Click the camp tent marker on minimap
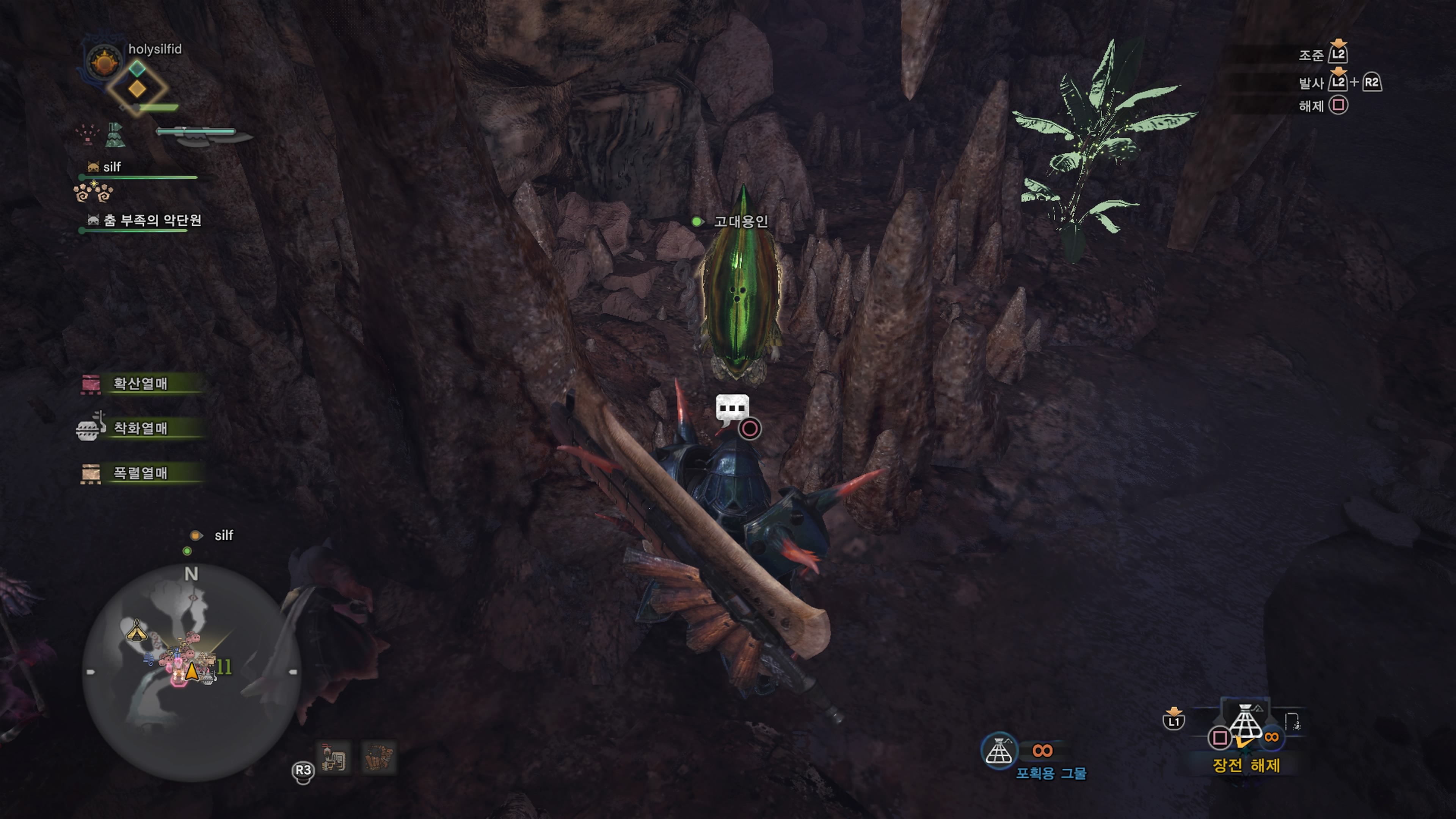 [x=136, y=630]
